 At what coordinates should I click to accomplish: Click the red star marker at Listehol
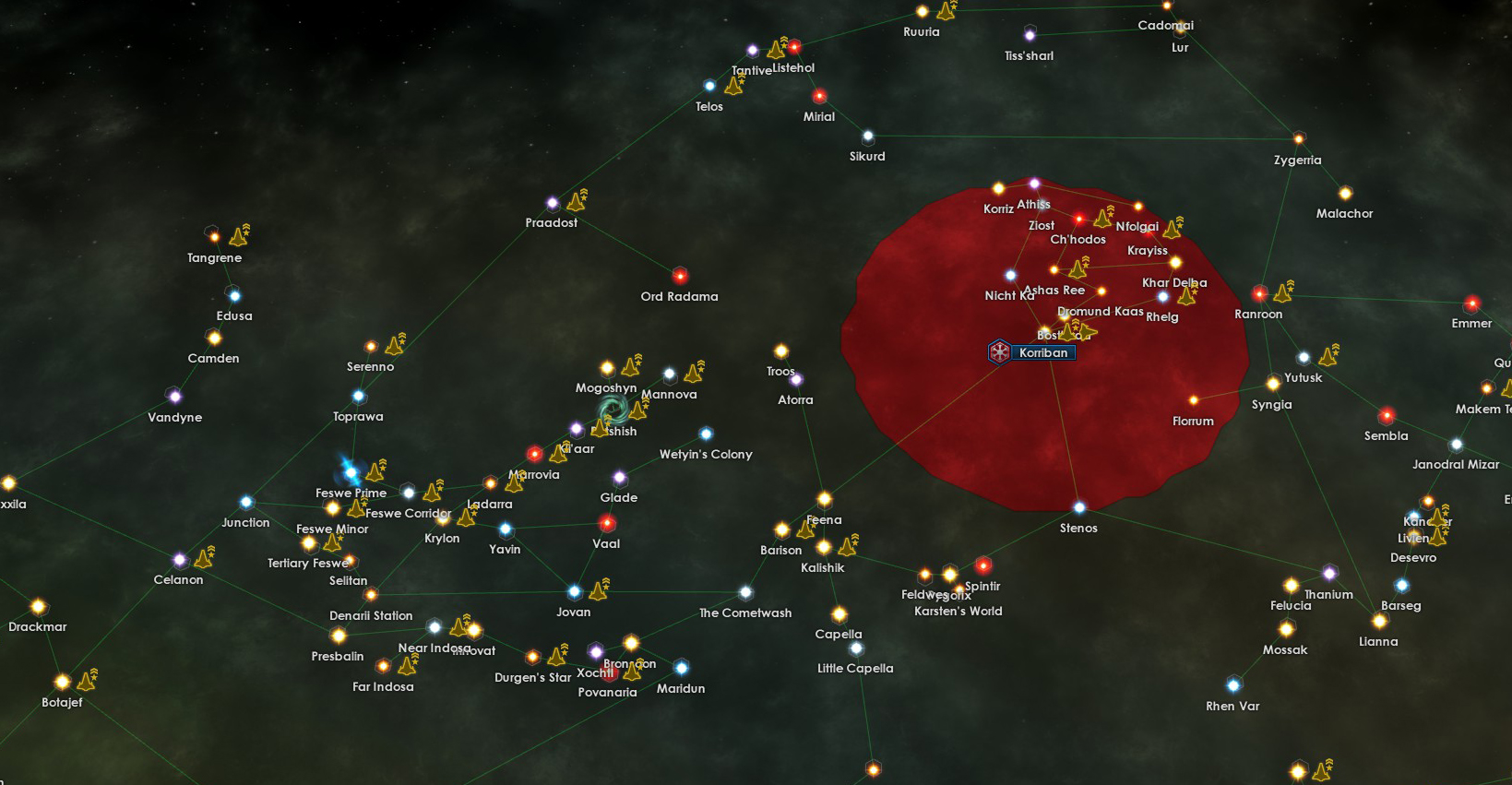793,47
